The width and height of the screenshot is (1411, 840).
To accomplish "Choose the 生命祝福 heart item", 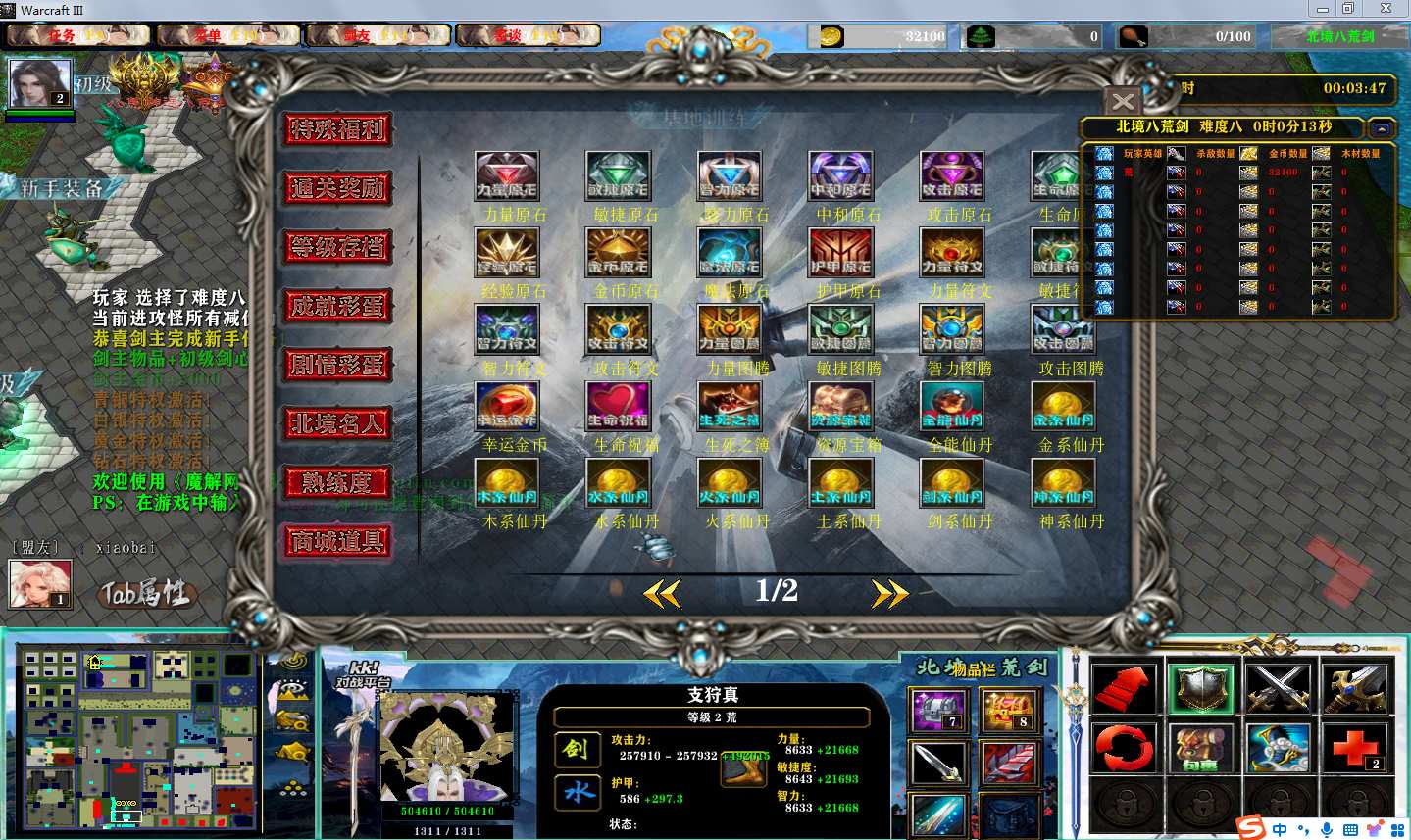I will [x=618, y=407].
